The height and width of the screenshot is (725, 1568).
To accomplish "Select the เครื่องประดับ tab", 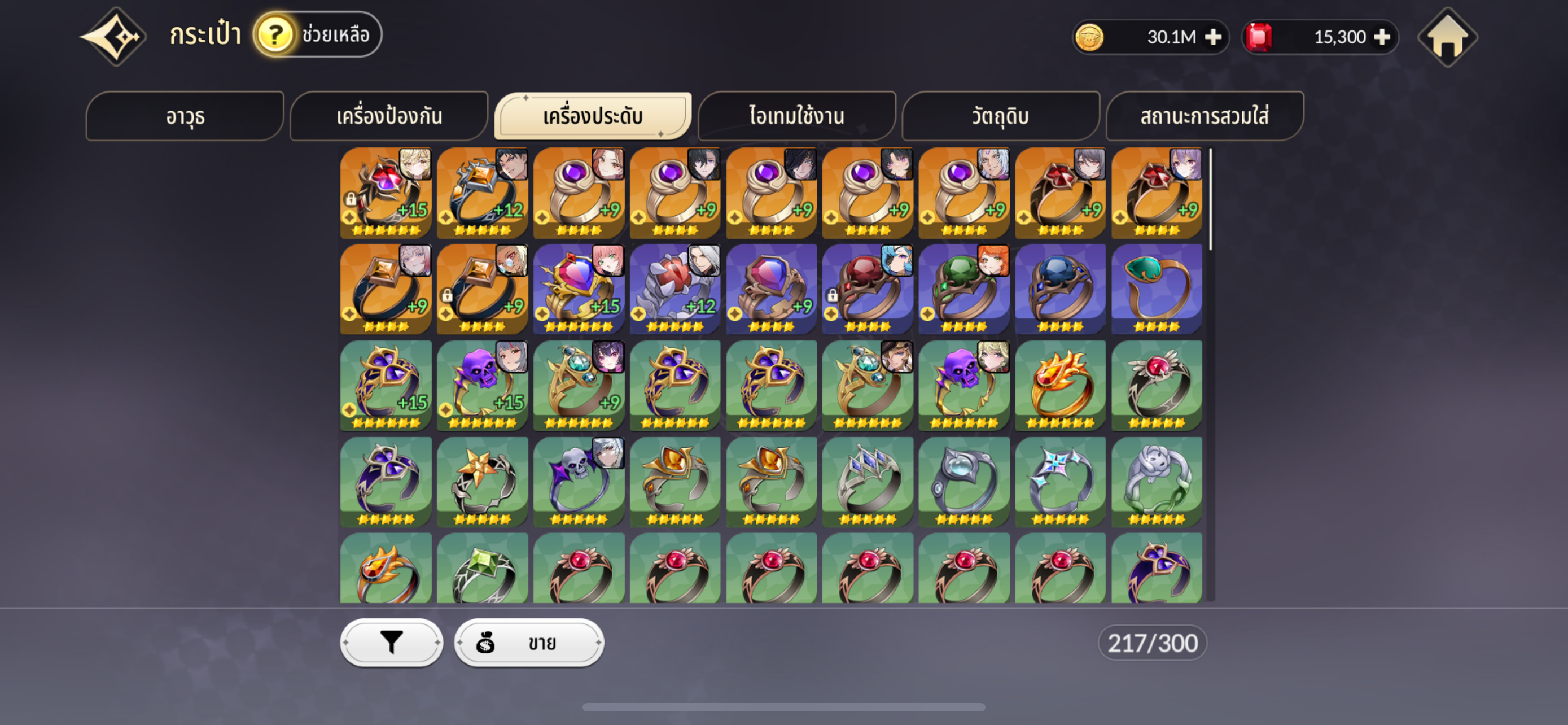I will pyautogui.click(x=592, y=116).
